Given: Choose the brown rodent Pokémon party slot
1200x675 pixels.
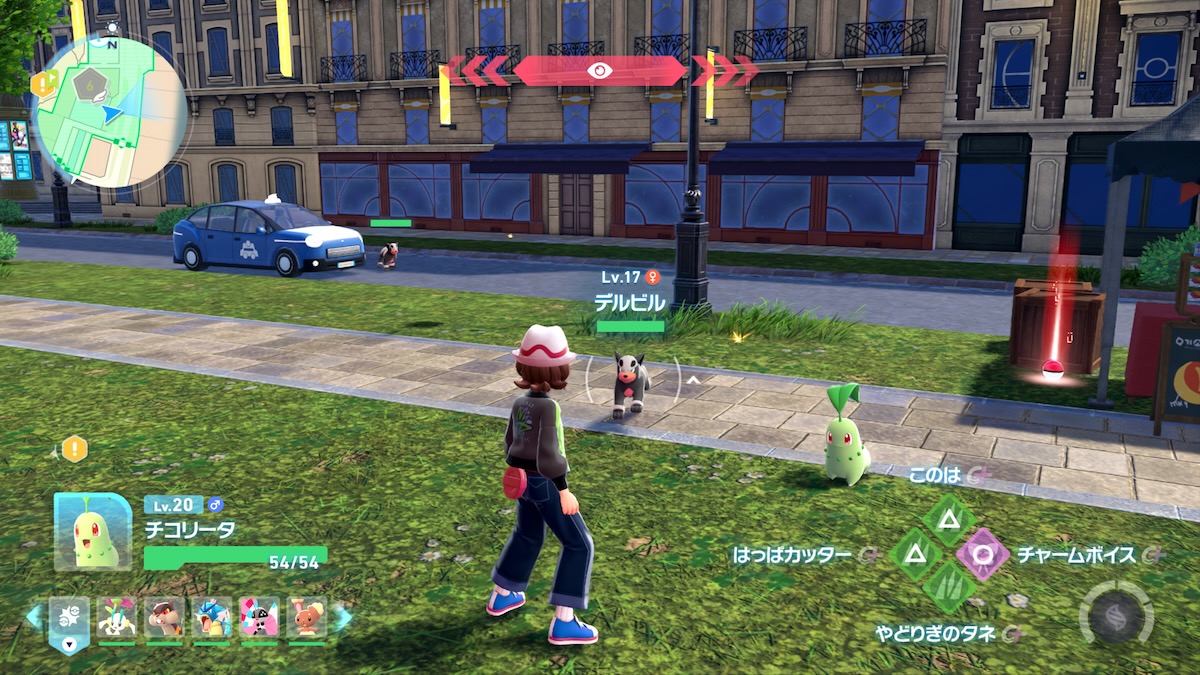Looking at the screenshot, I should point(164,618).
